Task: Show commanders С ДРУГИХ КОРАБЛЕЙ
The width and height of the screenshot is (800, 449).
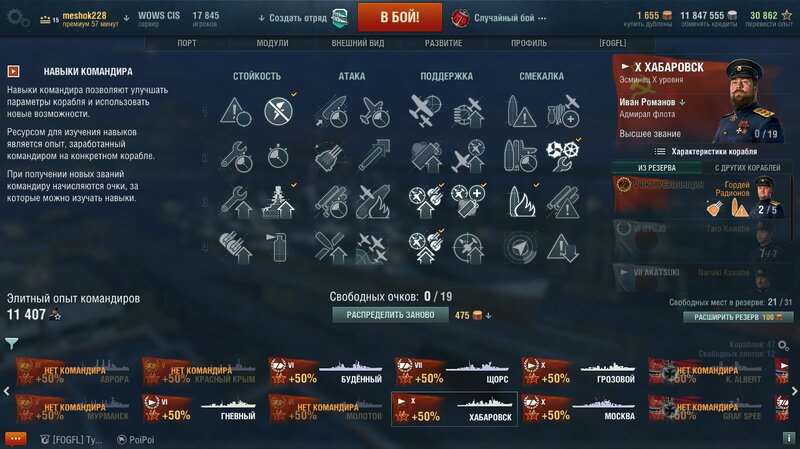Action: 748,167
